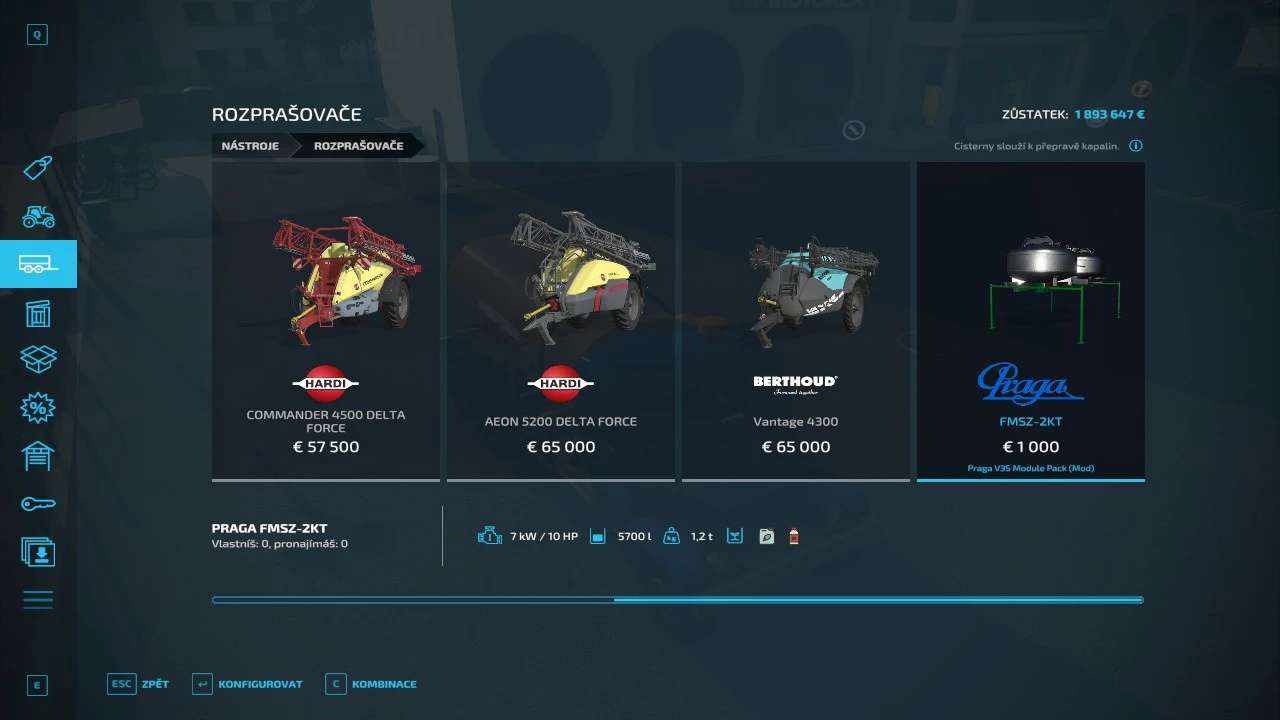The image size is (1280, 720).
Task: Select the Praga FMSZ-2KT item
Action: click(x=1030, y=320)
